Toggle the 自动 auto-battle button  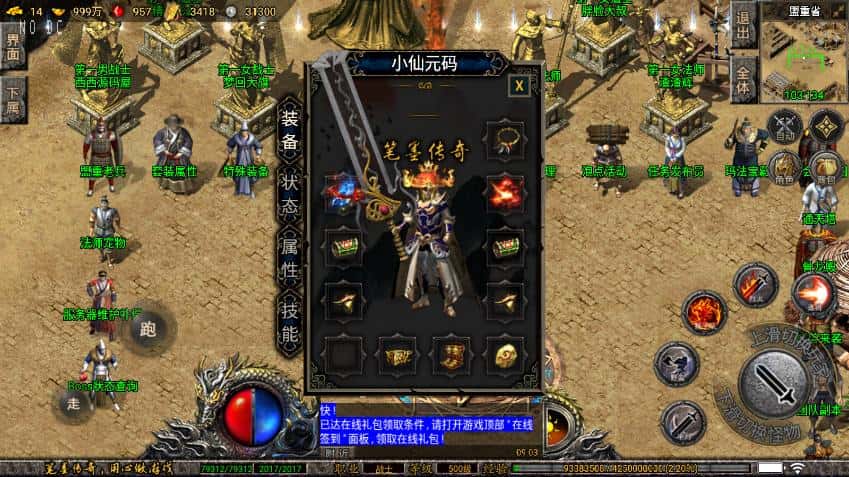[785, 126]
